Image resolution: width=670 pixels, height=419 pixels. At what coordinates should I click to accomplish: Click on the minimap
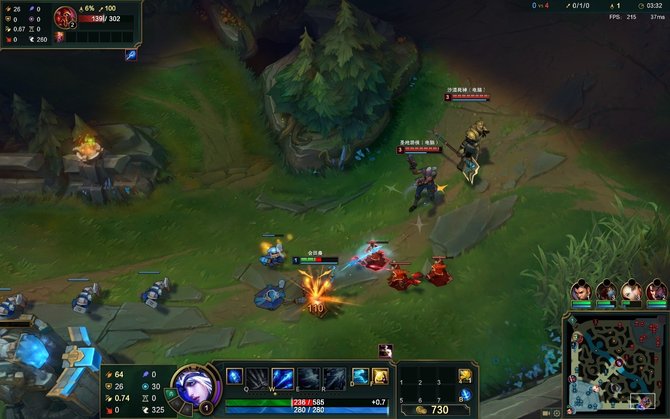click(x=616, y=362)
